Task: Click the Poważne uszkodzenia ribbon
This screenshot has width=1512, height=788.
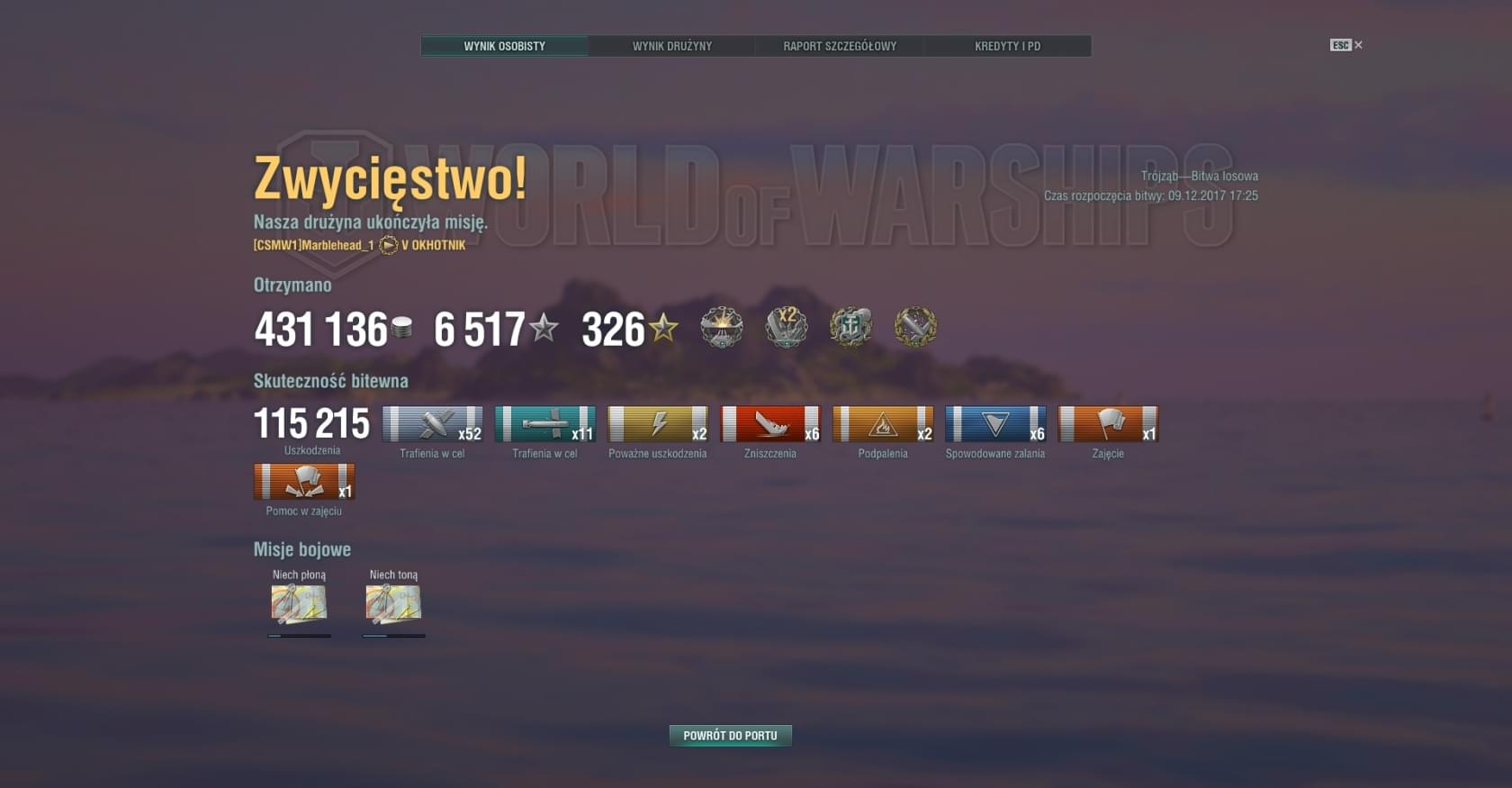Action: point(658,424)
